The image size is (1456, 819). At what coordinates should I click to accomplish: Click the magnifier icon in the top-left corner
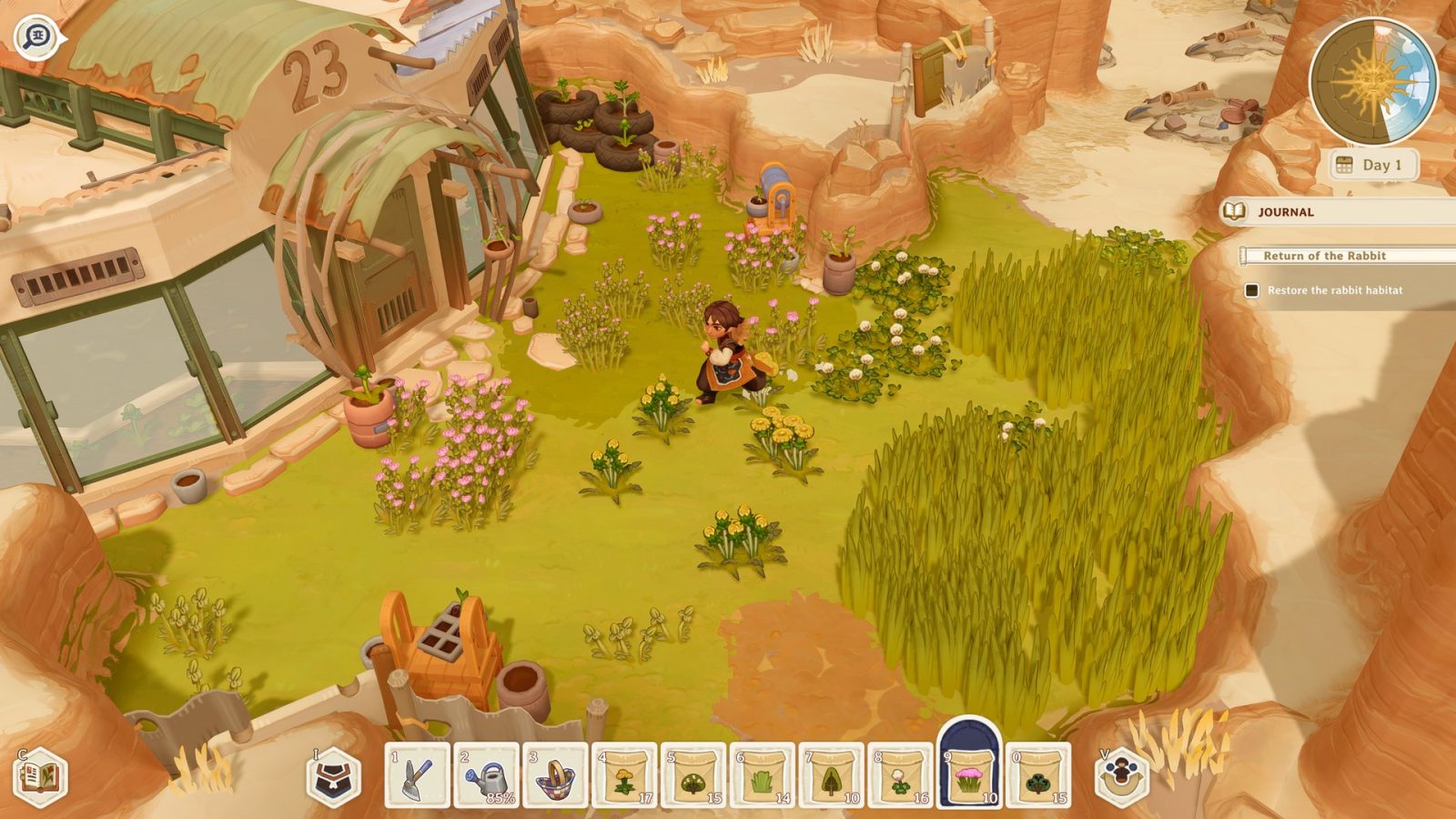(36, 36)
